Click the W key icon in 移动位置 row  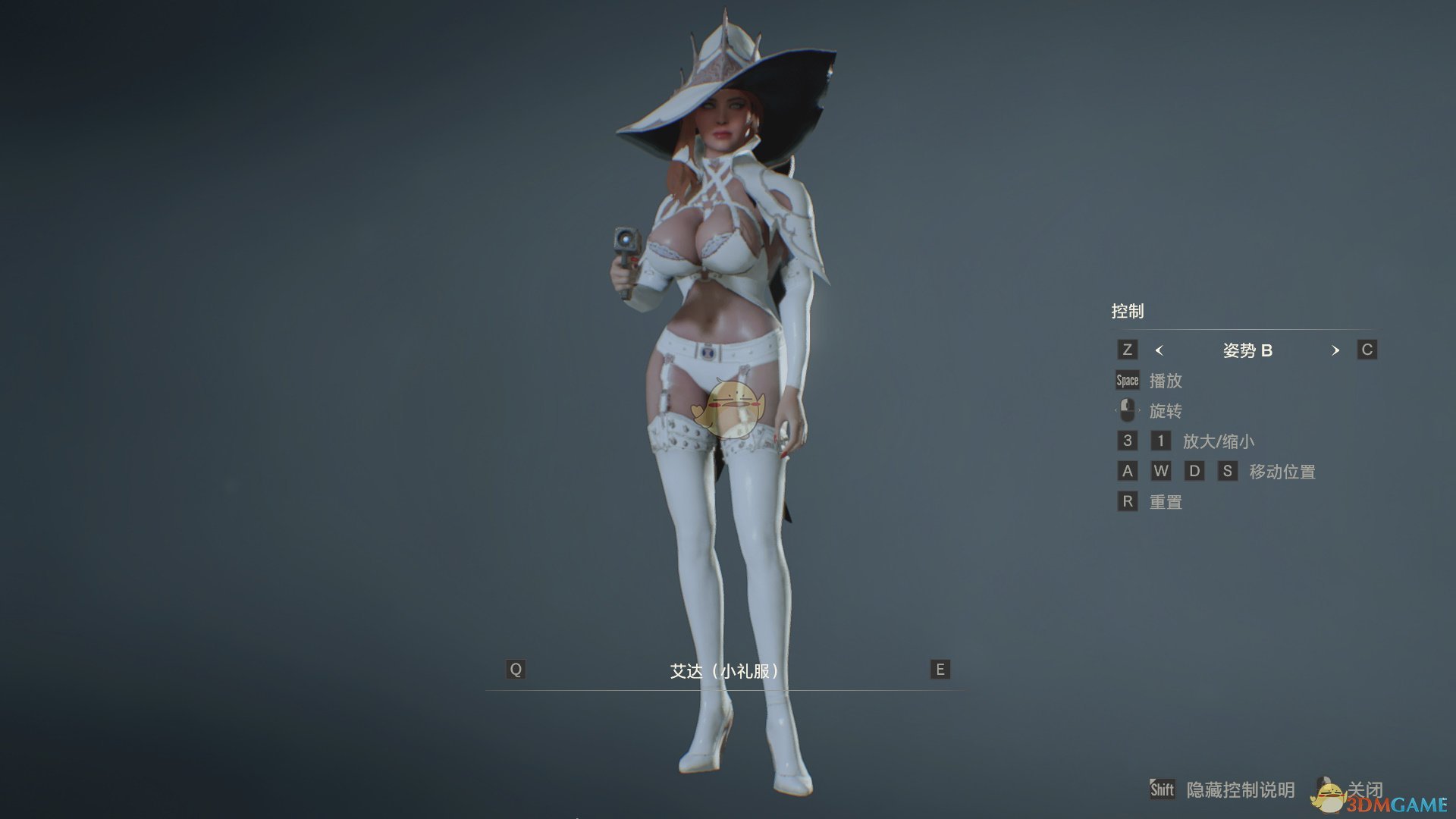point(1162,471)
